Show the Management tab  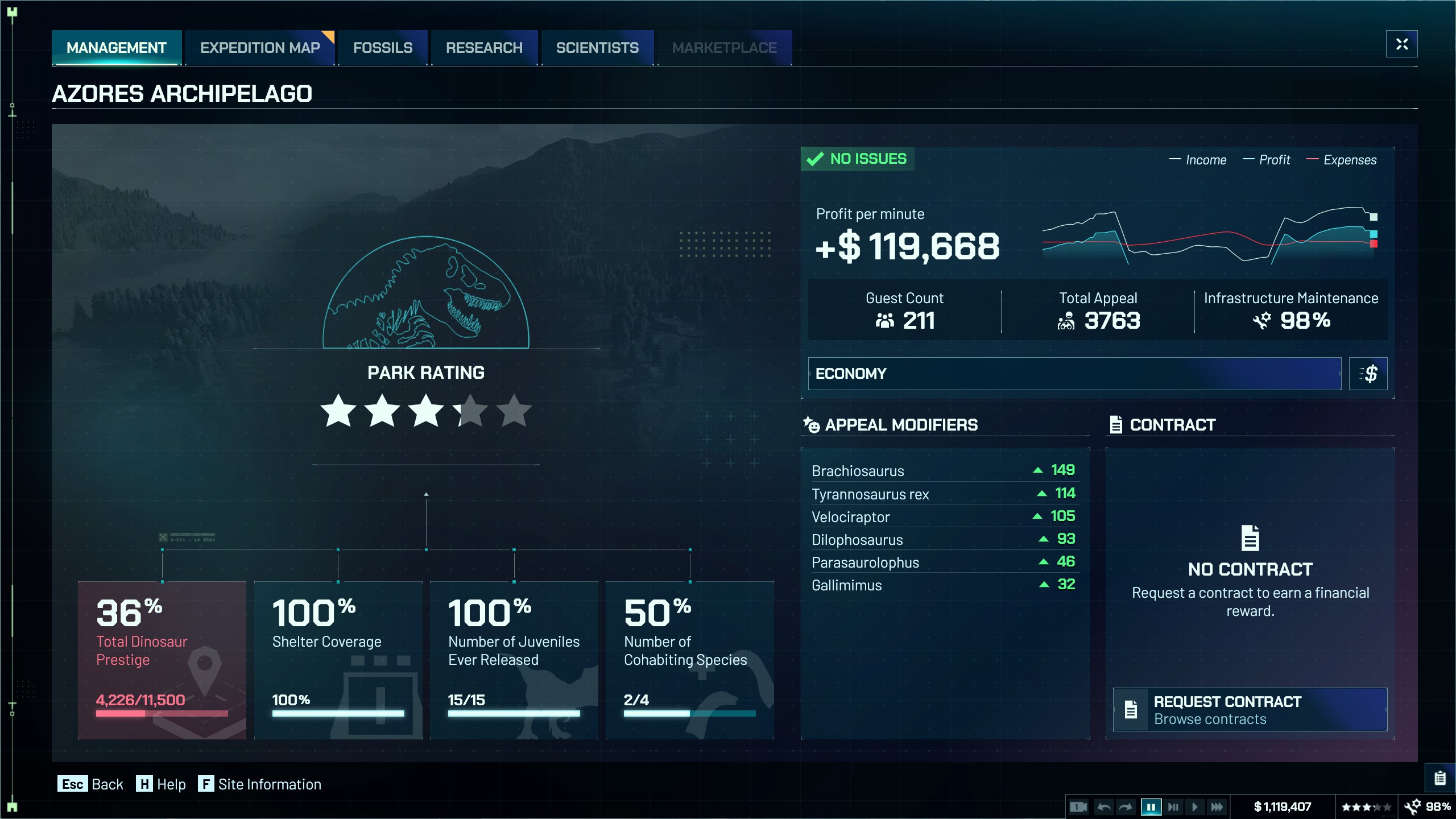117,48
